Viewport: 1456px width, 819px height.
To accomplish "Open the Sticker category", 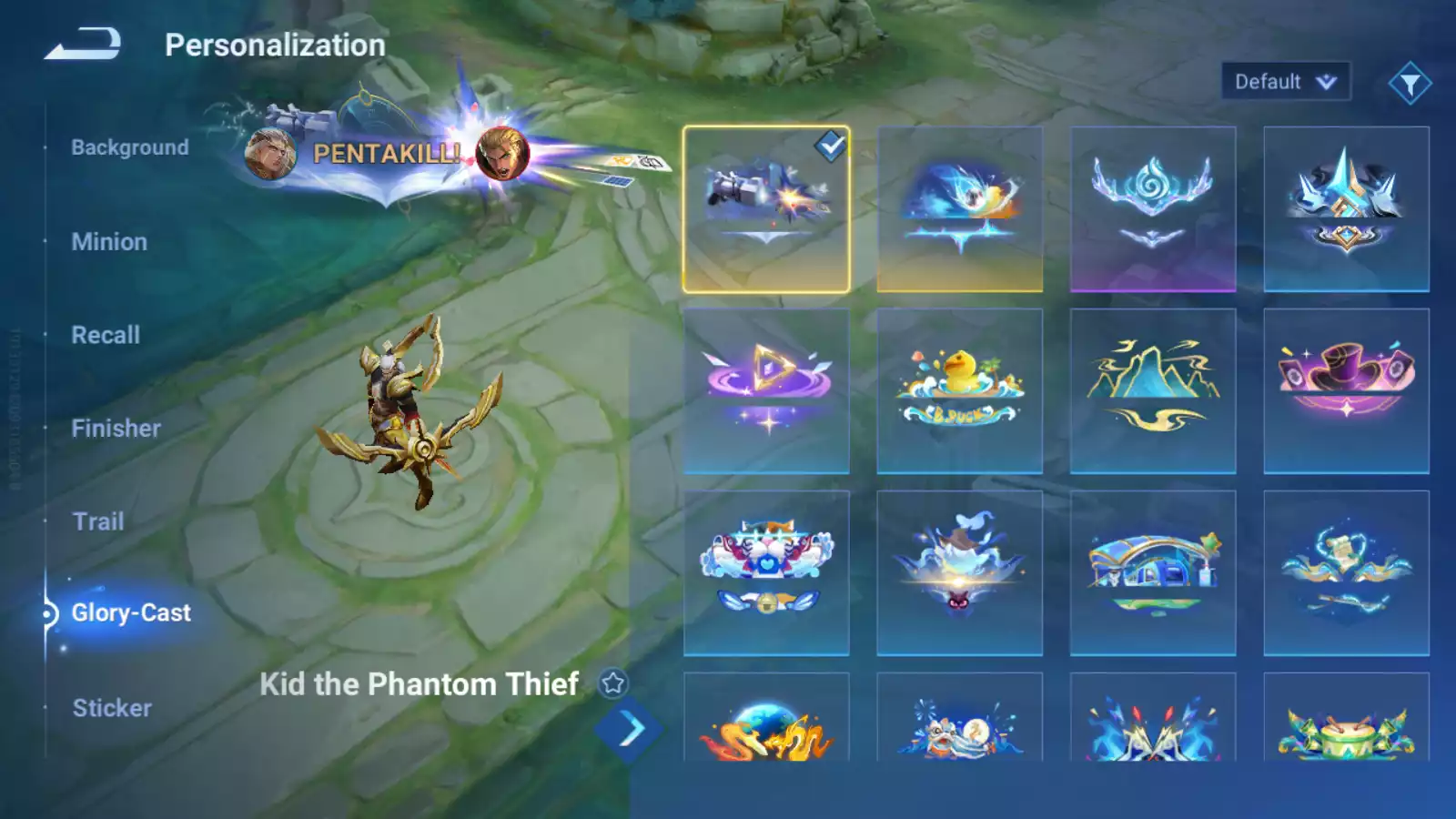I will coord(112,708).
